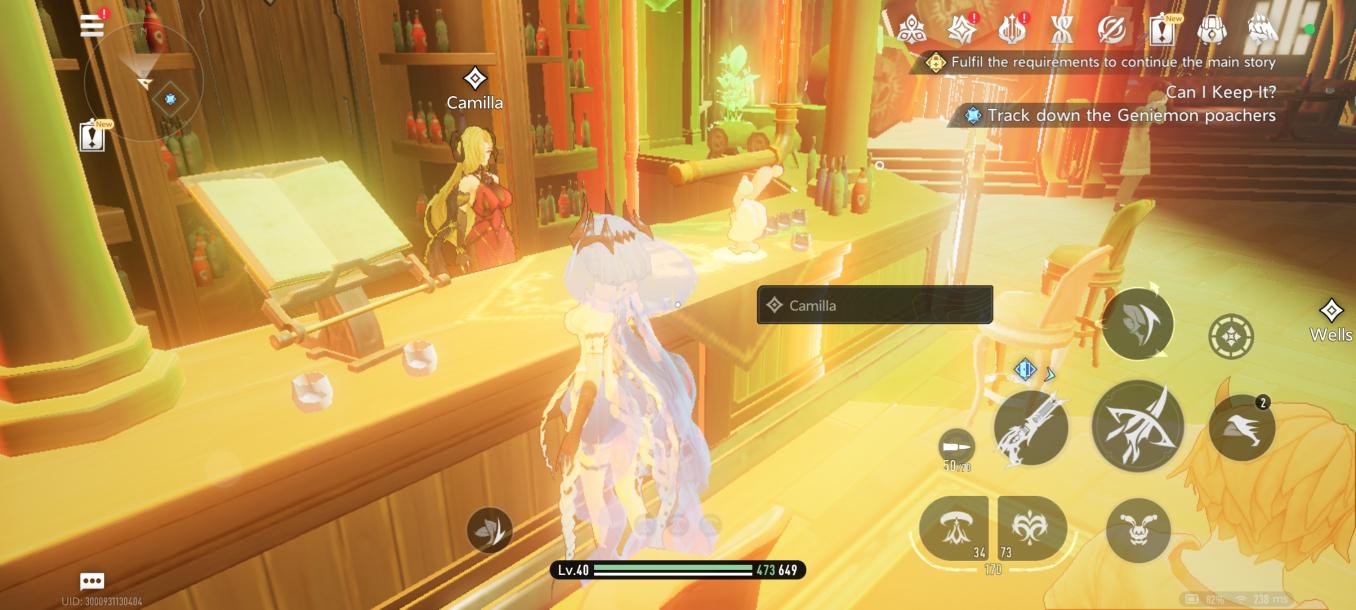The height and width of the screenshot is (610, 1356).
Task: Toggle the crosshair target lock button
Action: coord(1231,337)
